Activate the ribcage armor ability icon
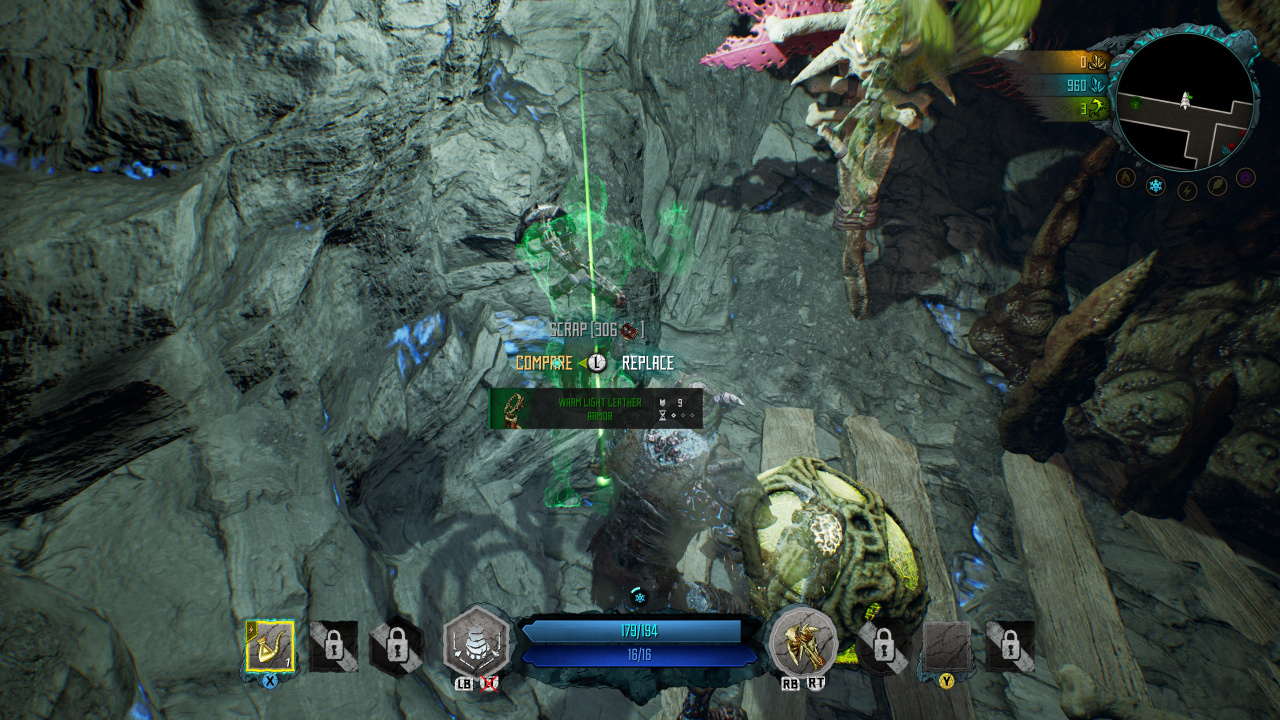Image resolution: width=1280 pixels, height=720 pixels. [477, 643]
